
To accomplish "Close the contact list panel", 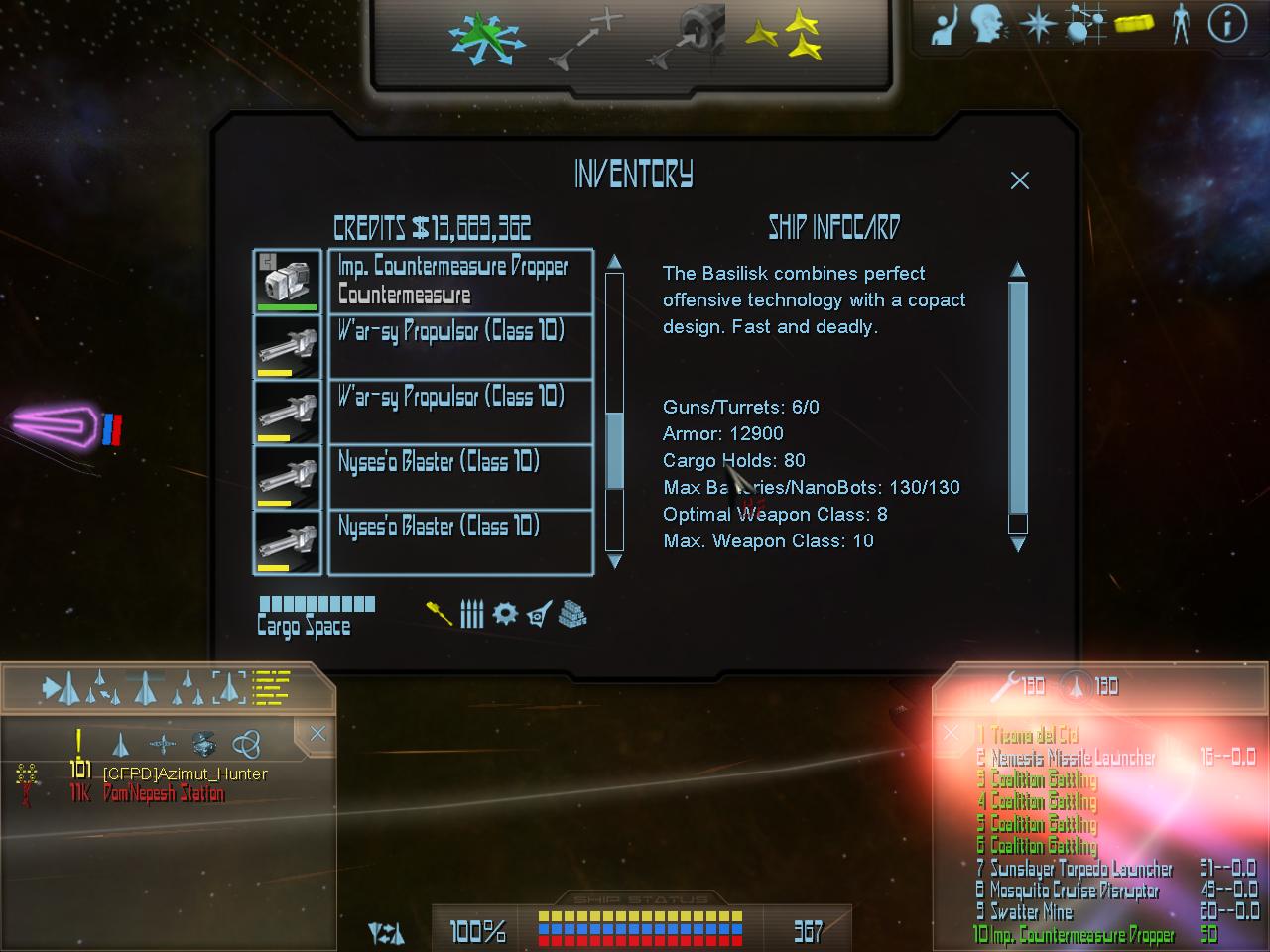I will point(317,734).
